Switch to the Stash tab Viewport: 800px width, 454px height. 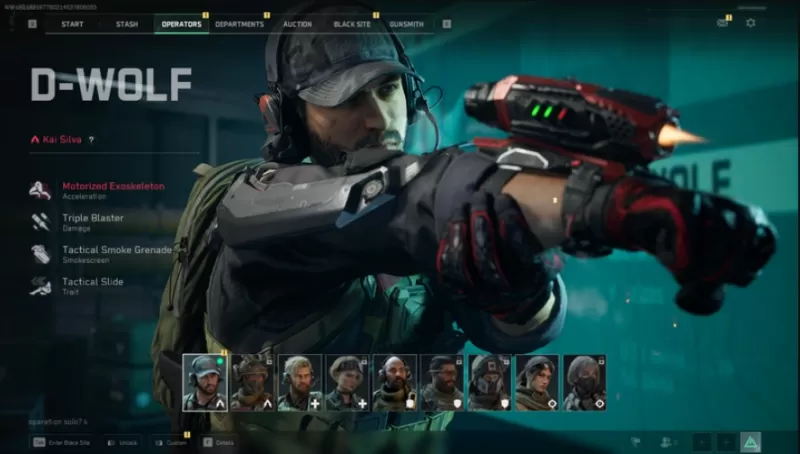point(127,23)
